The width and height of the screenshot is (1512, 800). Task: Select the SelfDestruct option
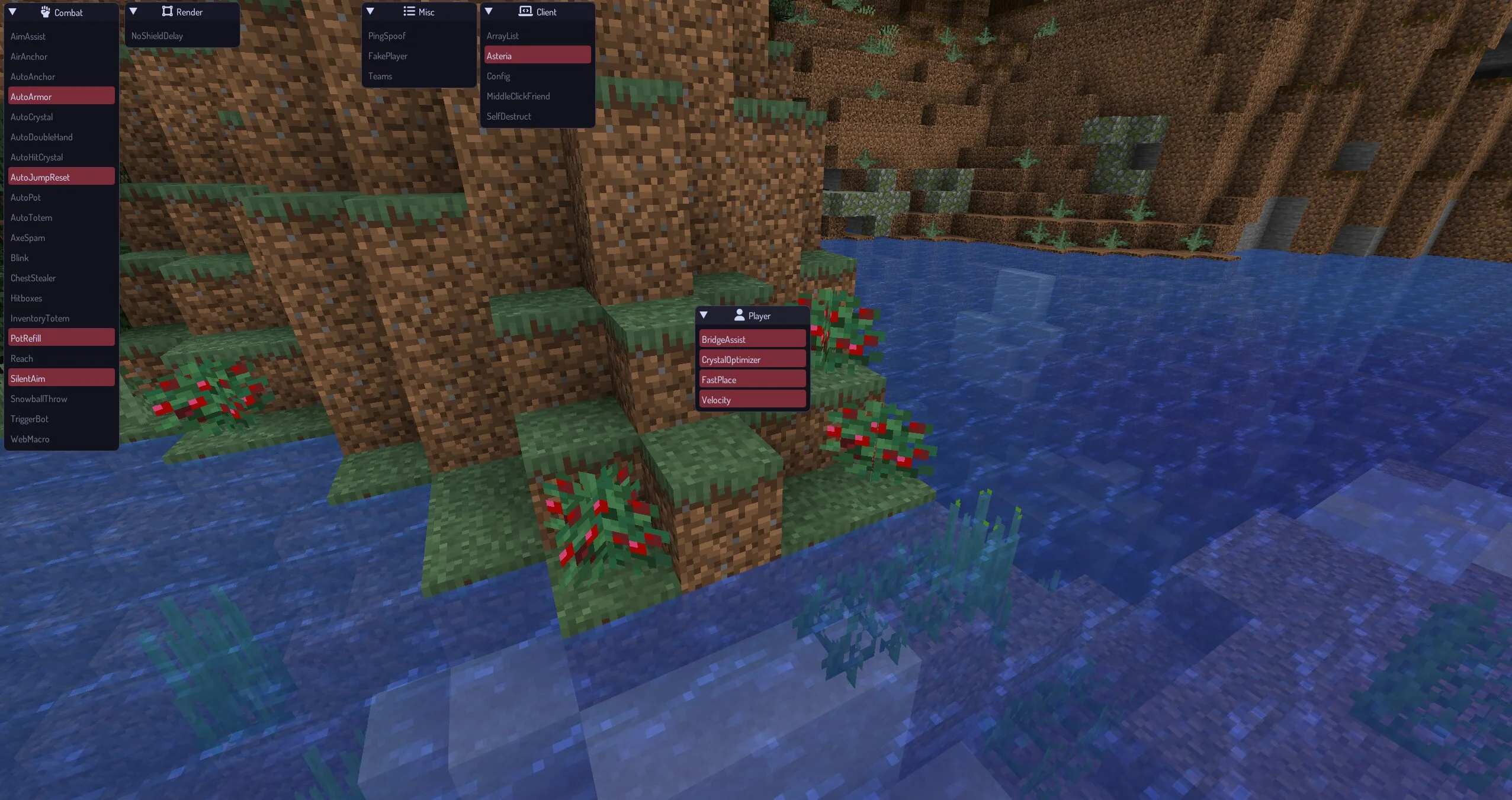coord(509,117)
